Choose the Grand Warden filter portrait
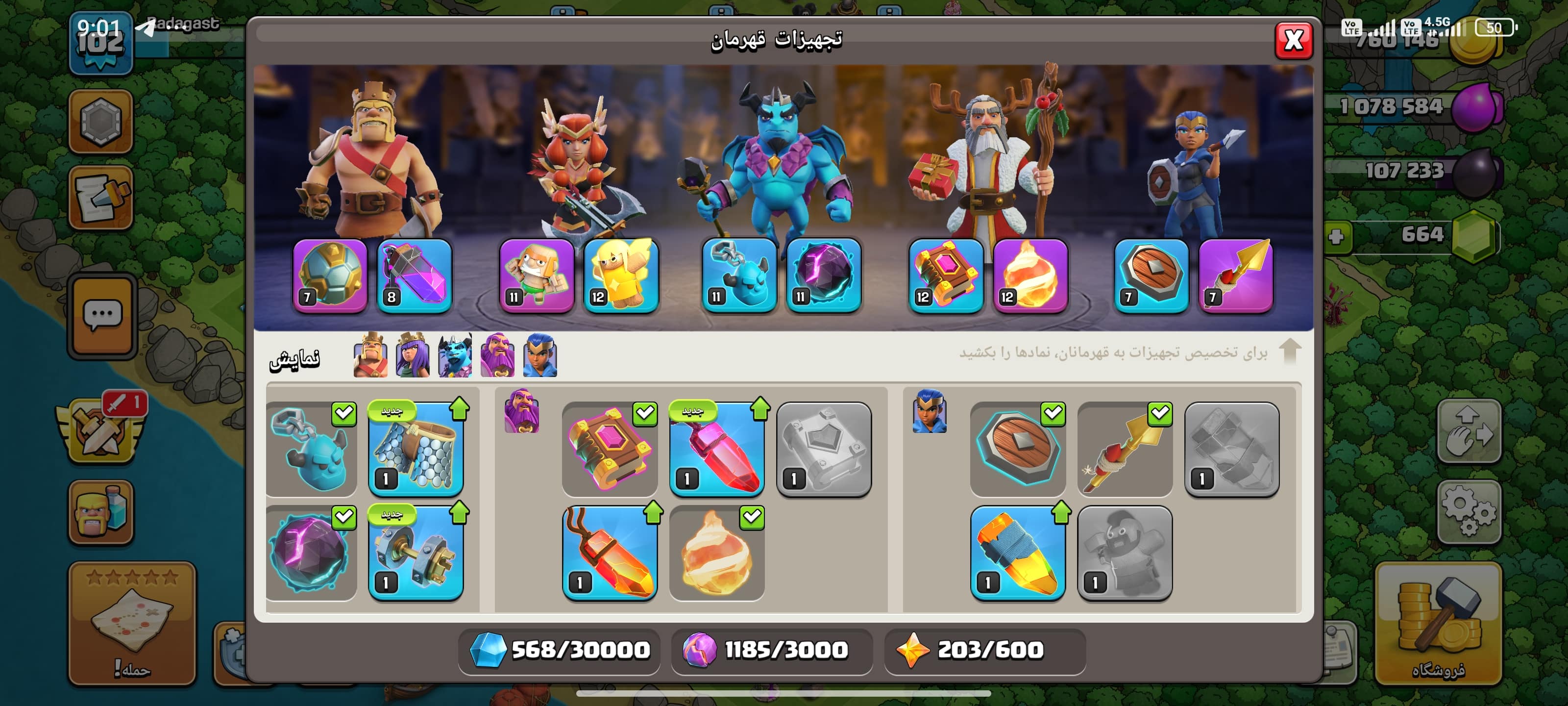 (x=497, y=355)
